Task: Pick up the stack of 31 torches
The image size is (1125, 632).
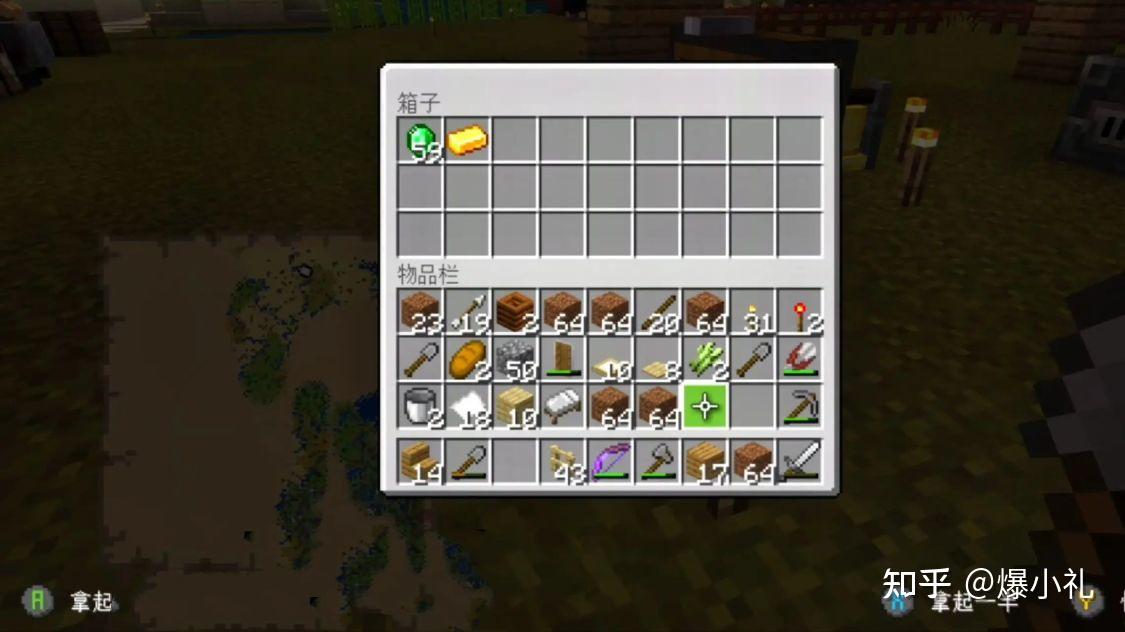Action: [x=753, y=312]
